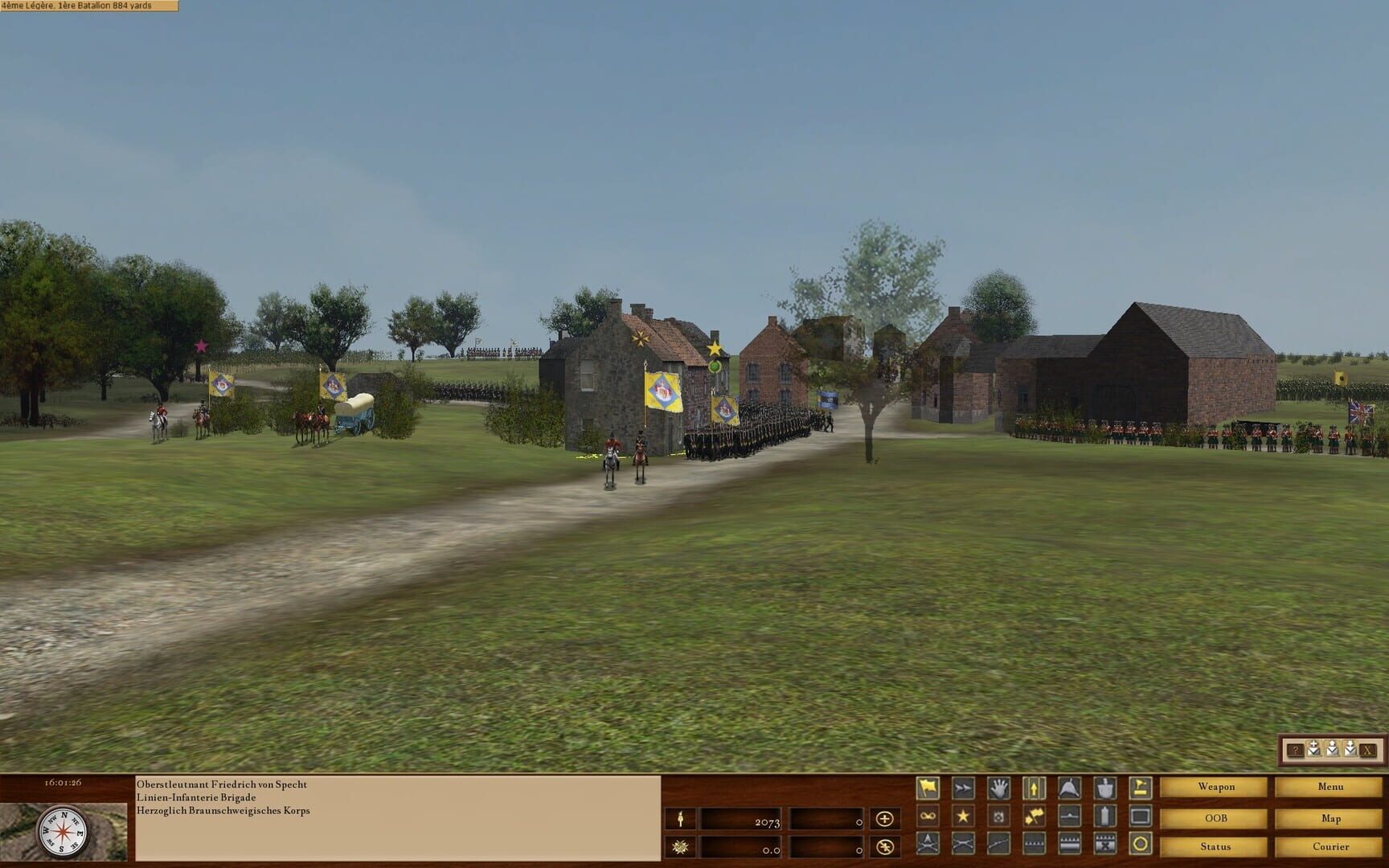Click the crossed swords melee icon
The image size is (1389, 868).
[x=963, y=843]
